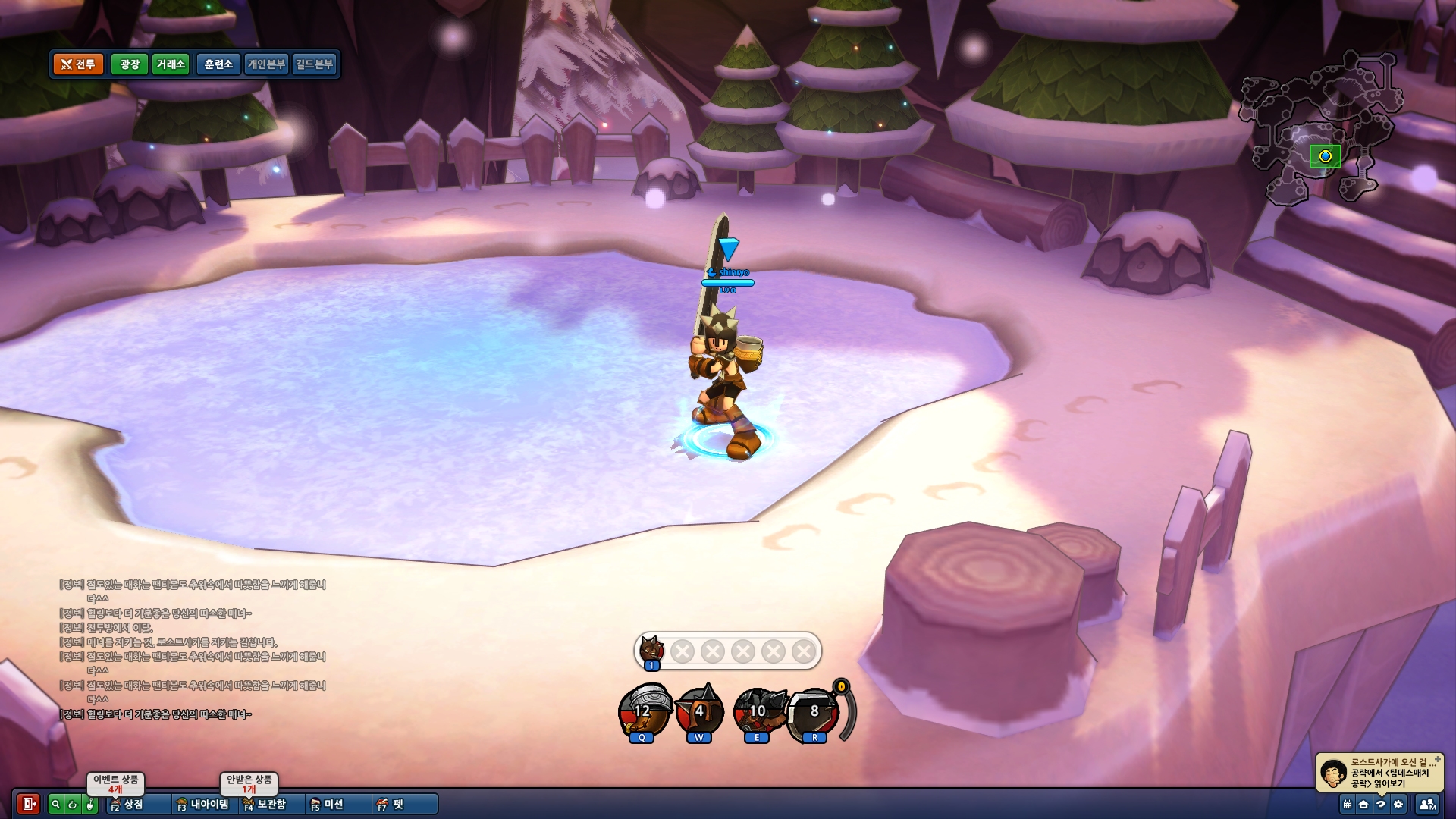Click the green marker on the minimap
Screen dimensions: 1456x819
point(1324,157)
